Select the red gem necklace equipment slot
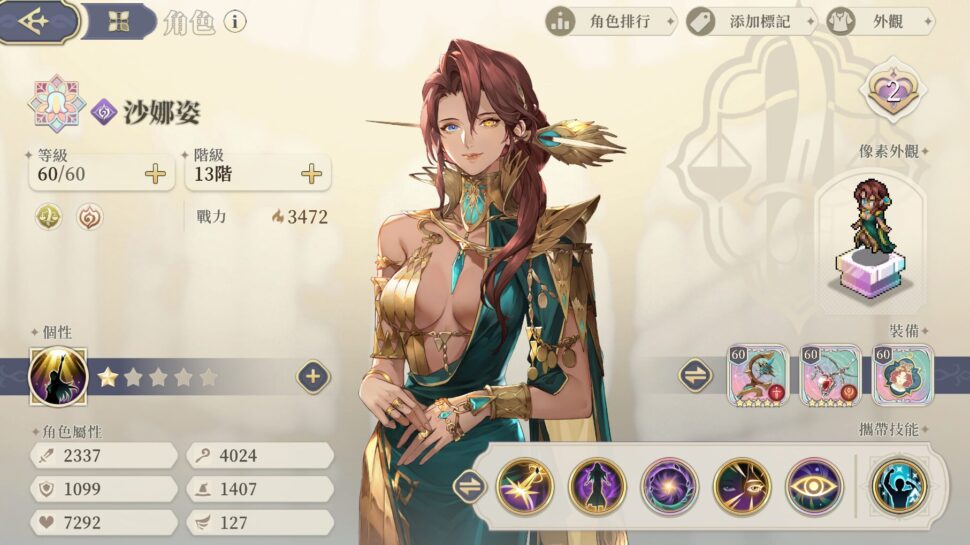This screenshot has height=545, width=970. tap(830, 375)
